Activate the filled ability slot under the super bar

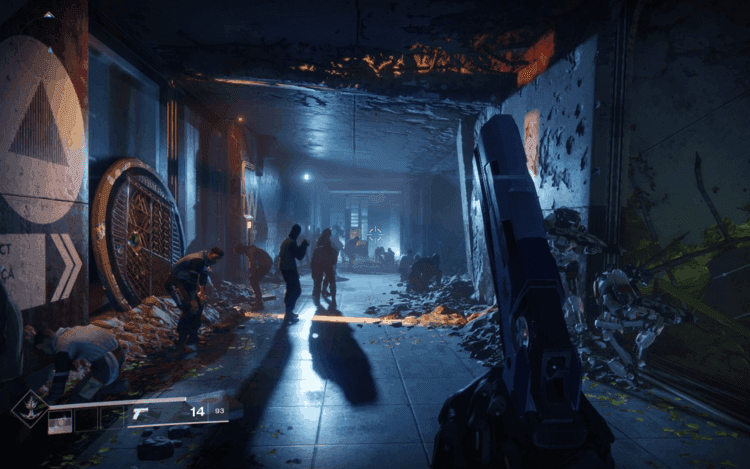click(x=60, y=421)
